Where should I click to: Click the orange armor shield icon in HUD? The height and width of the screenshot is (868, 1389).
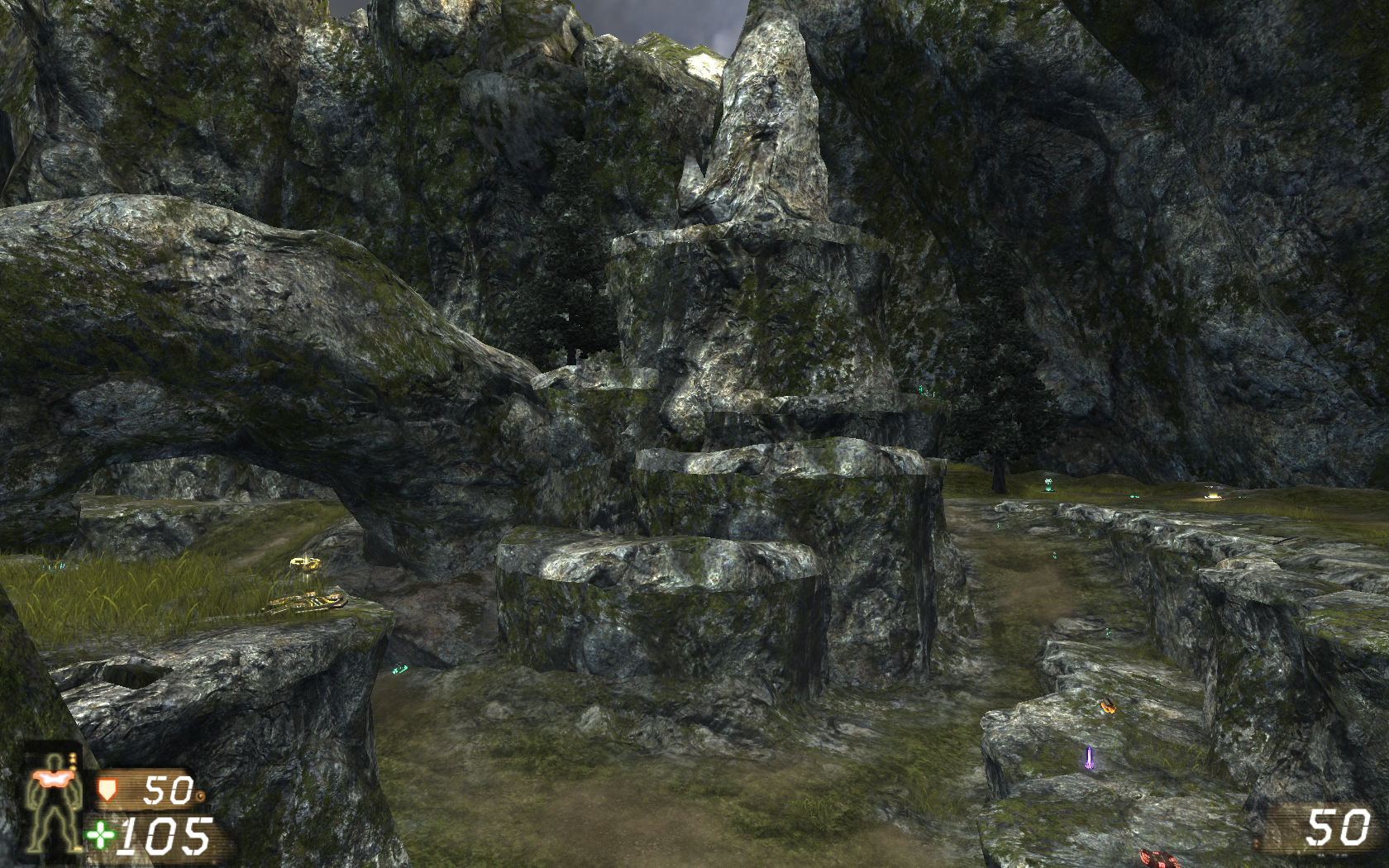coord(108,791)
